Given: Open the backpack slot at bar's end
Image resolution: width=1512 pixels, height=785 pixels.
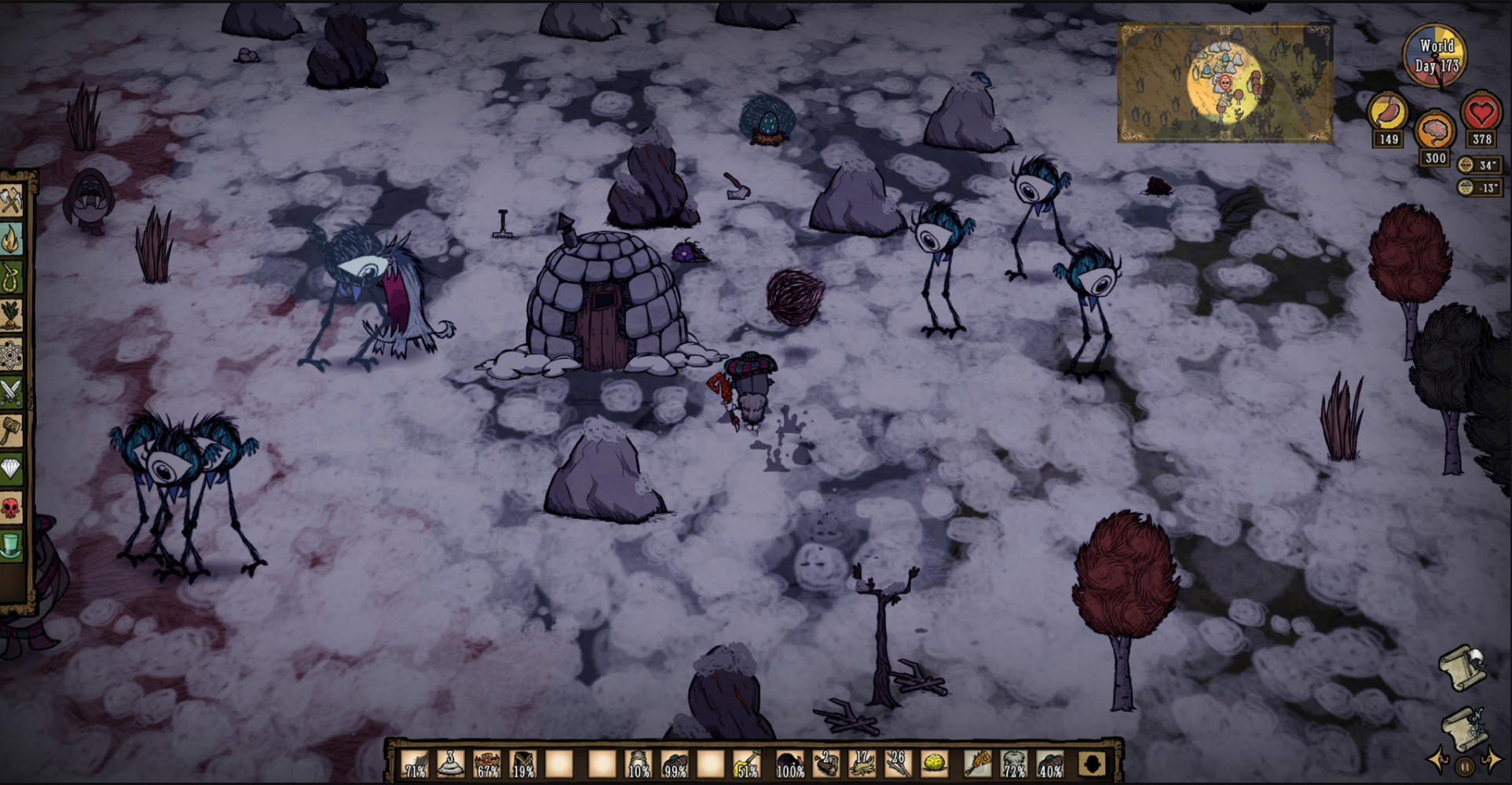Looking at the screenshot, I should (1092, 763).
